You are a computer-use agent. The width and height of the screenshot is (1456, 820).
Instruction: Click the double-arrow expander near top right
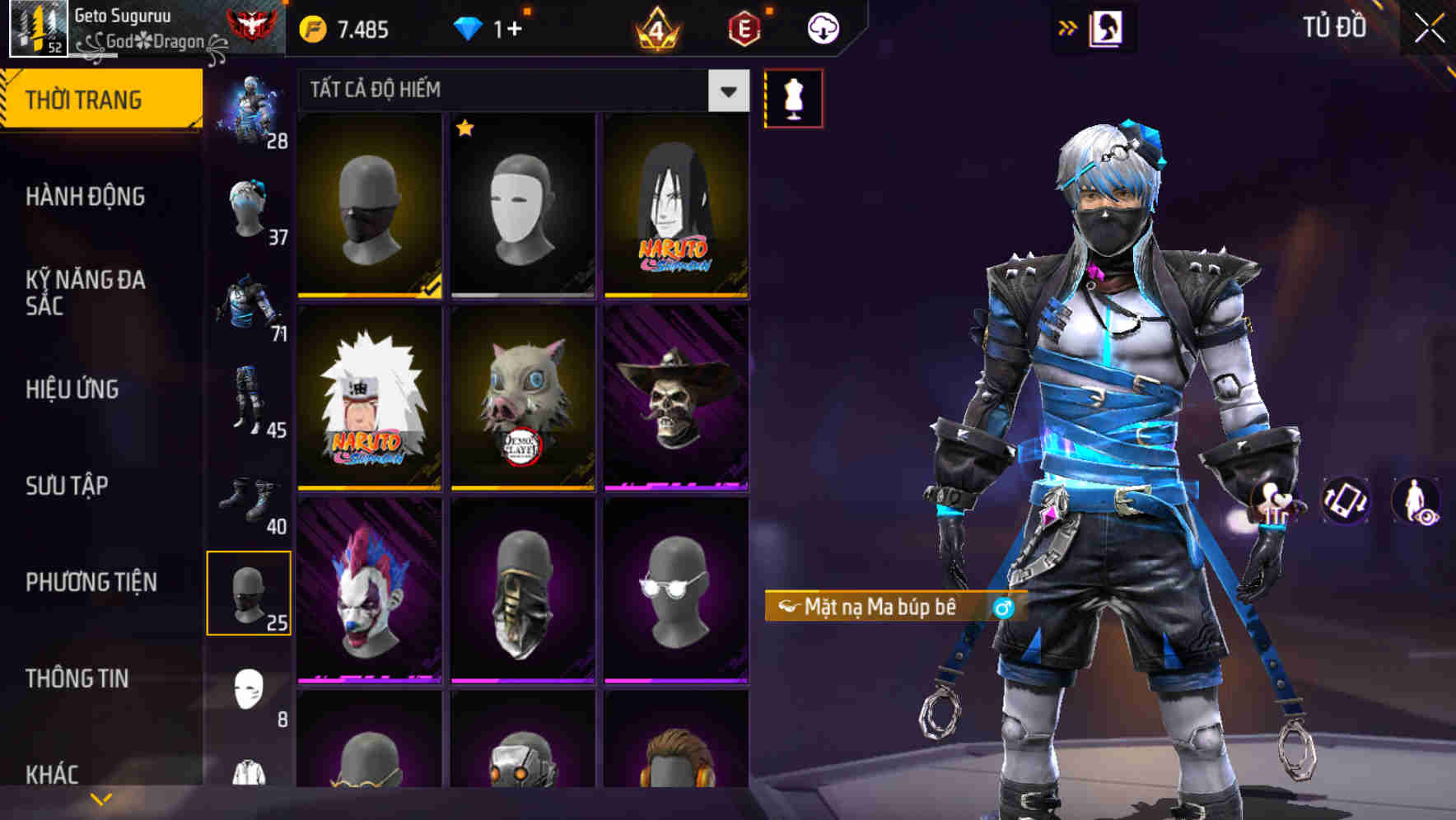pos(1068,26)
